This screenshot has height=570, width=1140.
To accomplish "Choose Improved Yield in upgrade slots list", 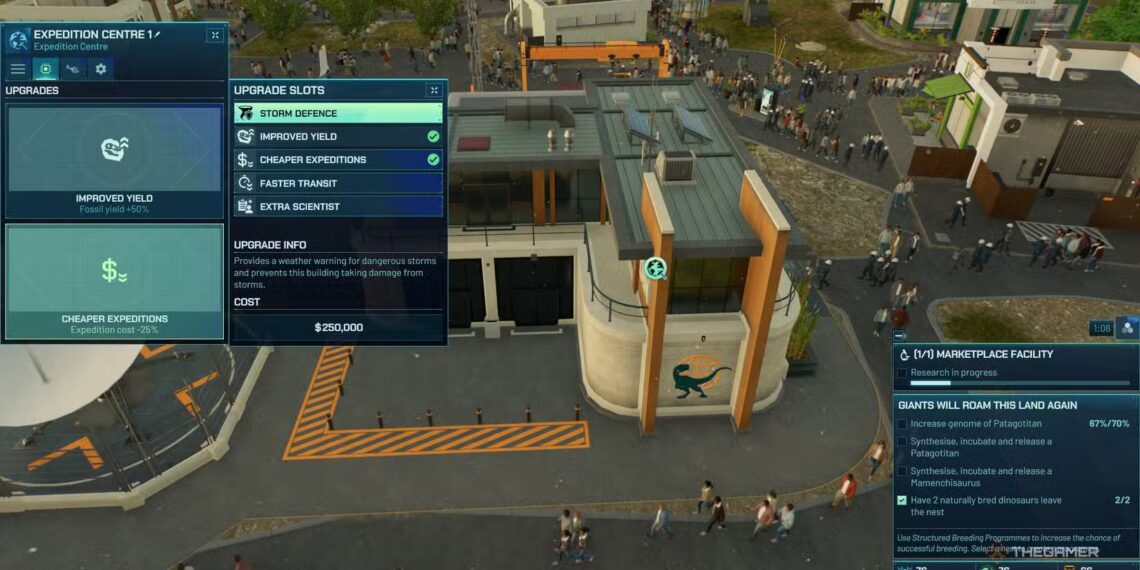I will point(338,136).
